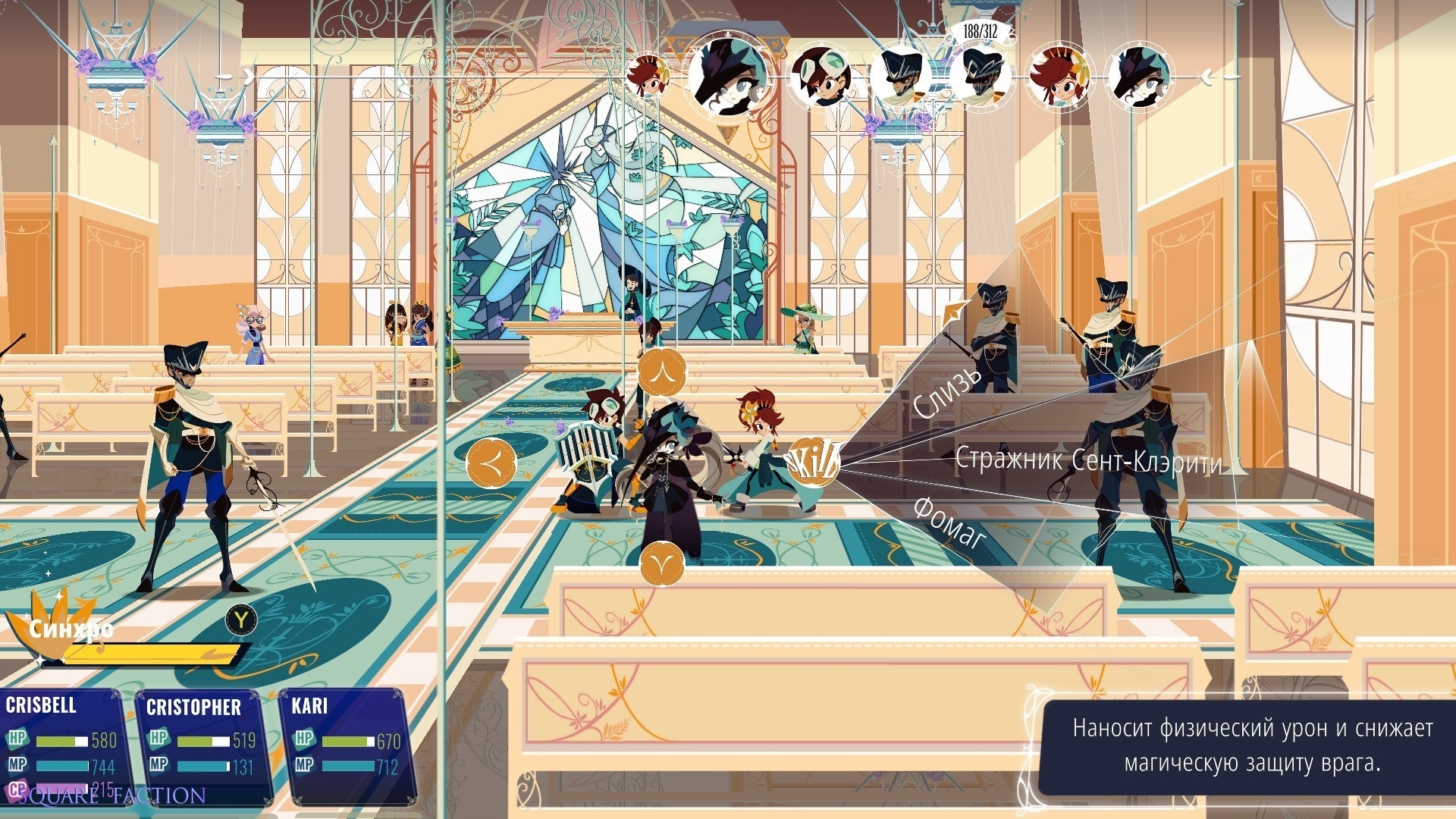Pick the Фомаг entry in the skill fan
Screen dimensions: 1456x819
(949, 522)
